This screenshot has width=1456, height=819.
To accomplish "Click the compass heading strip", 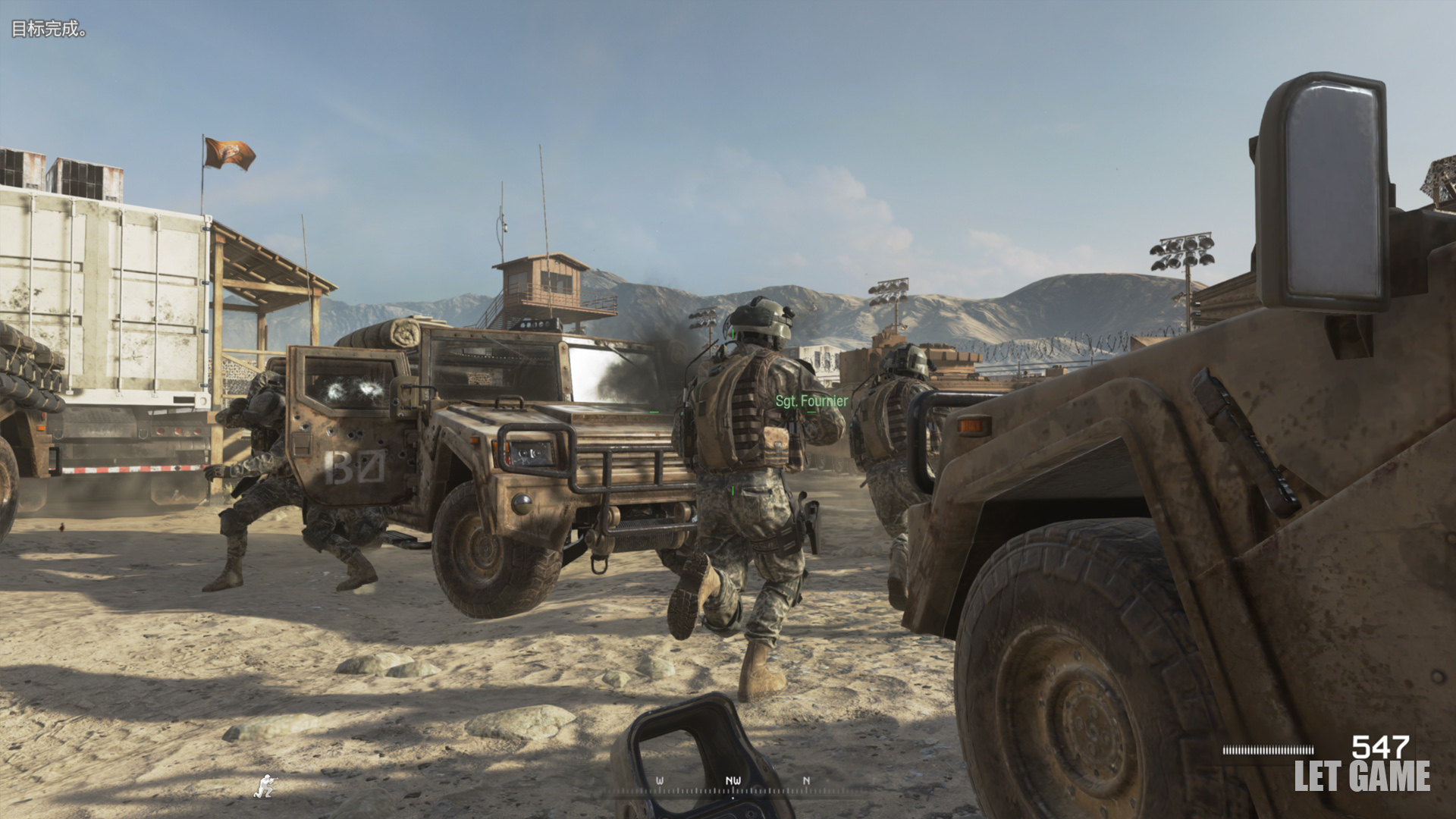I will tap(733, 784).
